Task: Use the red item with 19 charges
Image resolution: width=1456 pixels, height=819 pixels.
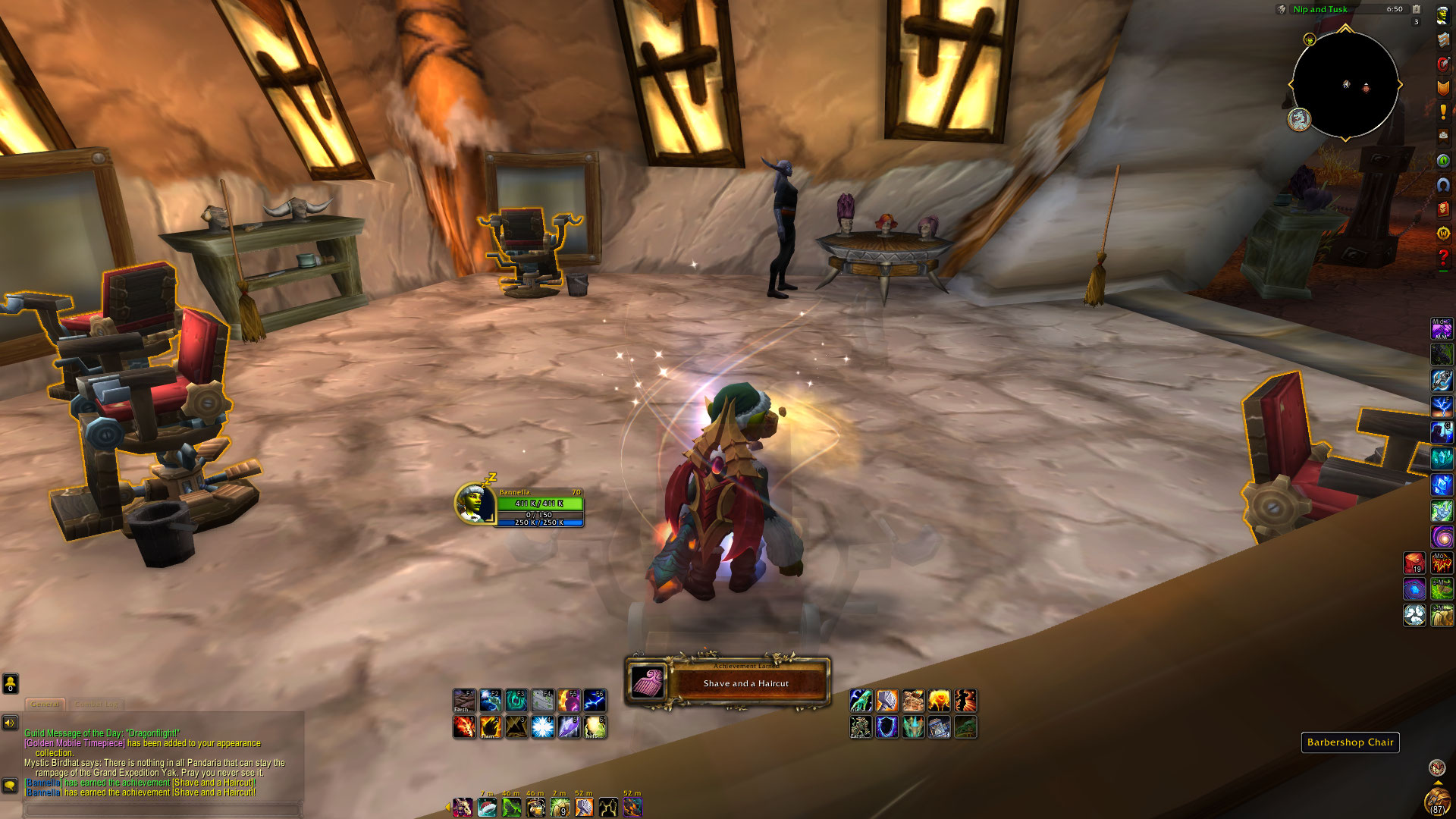Action: 1414,563
